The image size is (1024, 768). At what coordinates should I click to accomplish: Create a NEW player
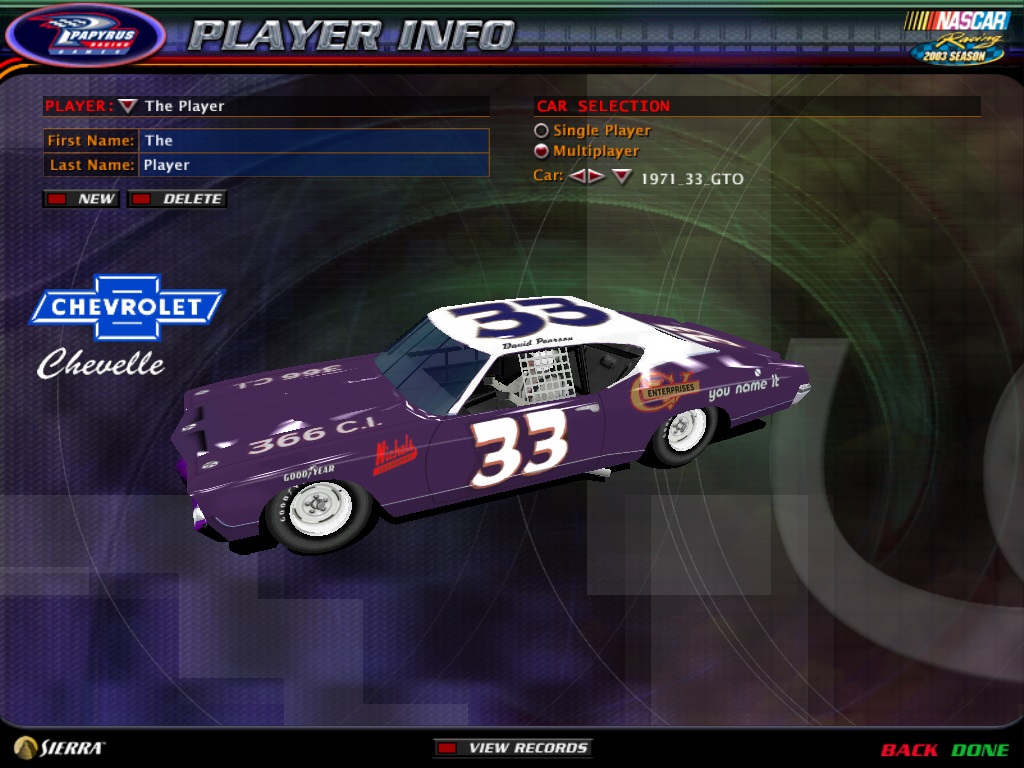tap(82, 199)
